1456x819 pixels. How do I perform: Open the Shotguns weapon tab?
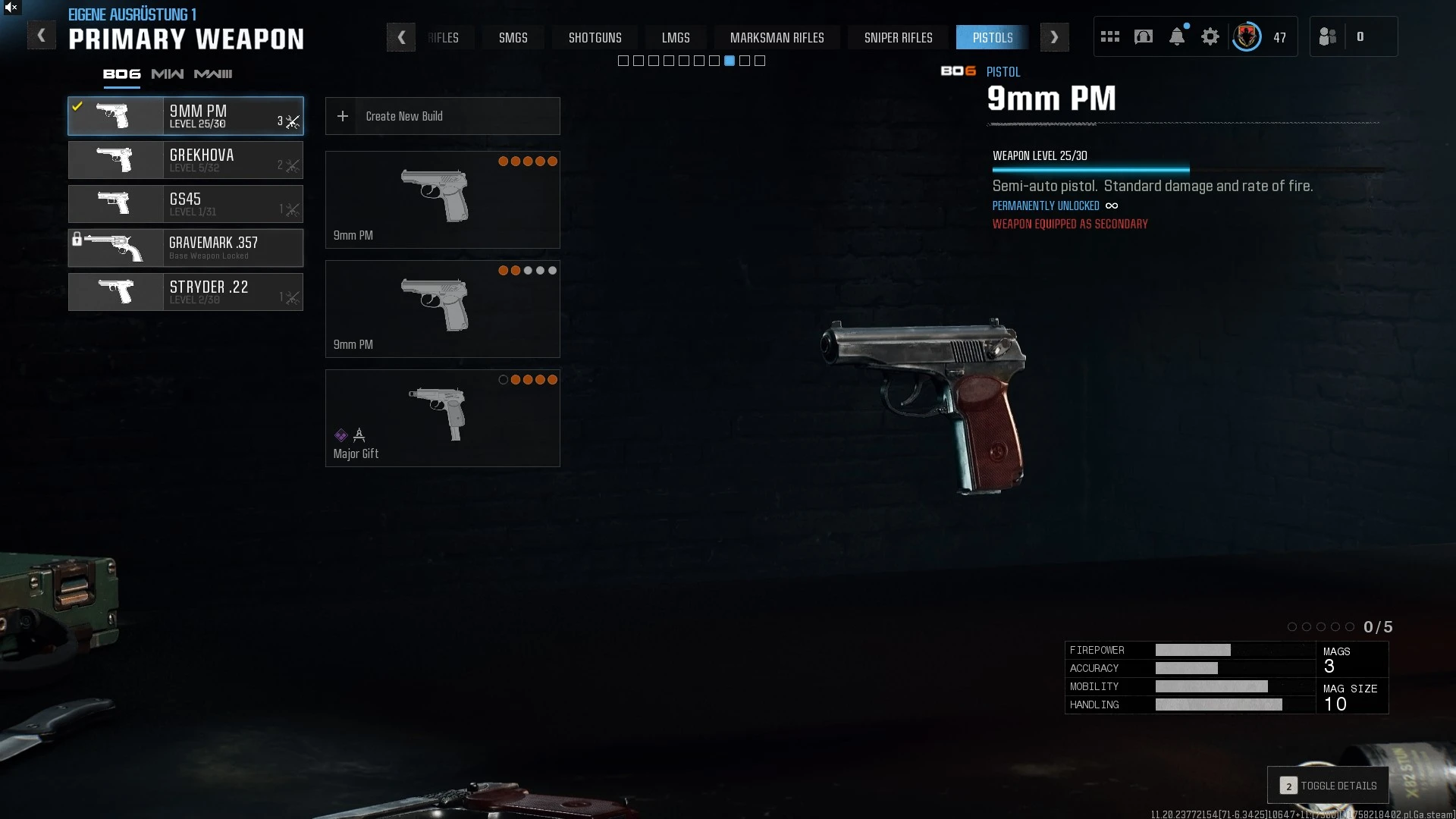coord(595,37)
